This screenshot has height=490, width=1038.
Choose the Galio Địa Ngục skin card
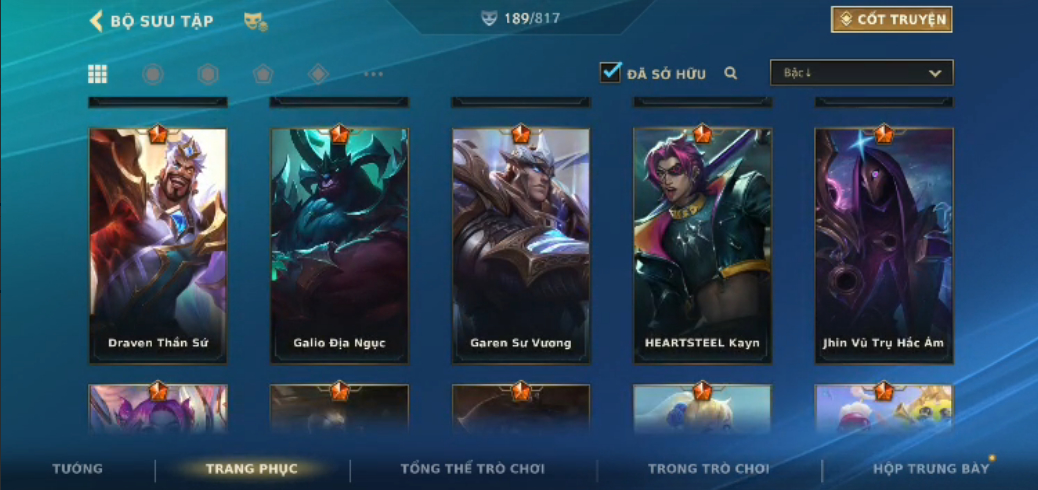339,245
